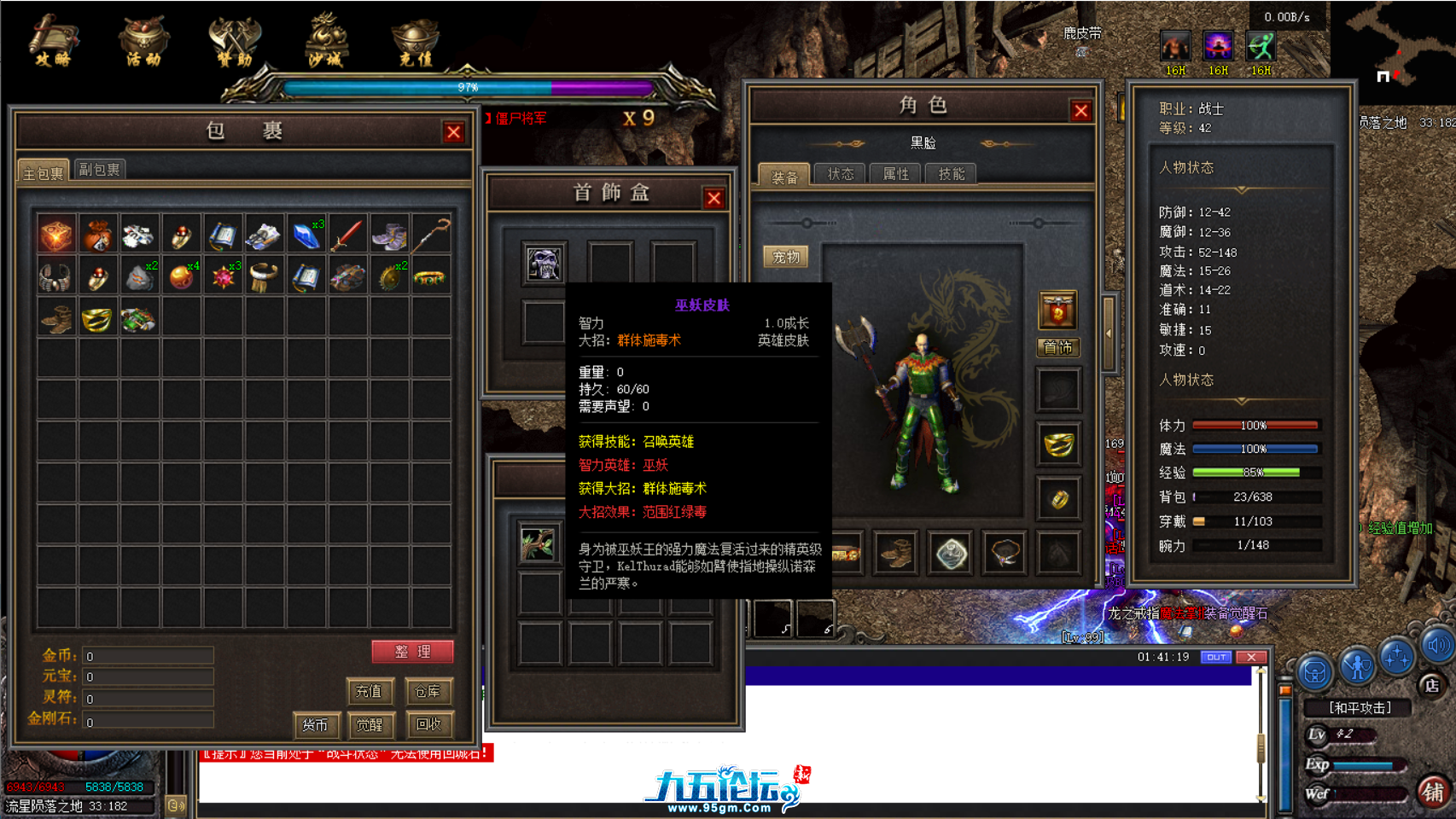This screenshot has height=819, width=1456.
Task: Click the 金币 gold amount input field
Action: click(147, 655)
